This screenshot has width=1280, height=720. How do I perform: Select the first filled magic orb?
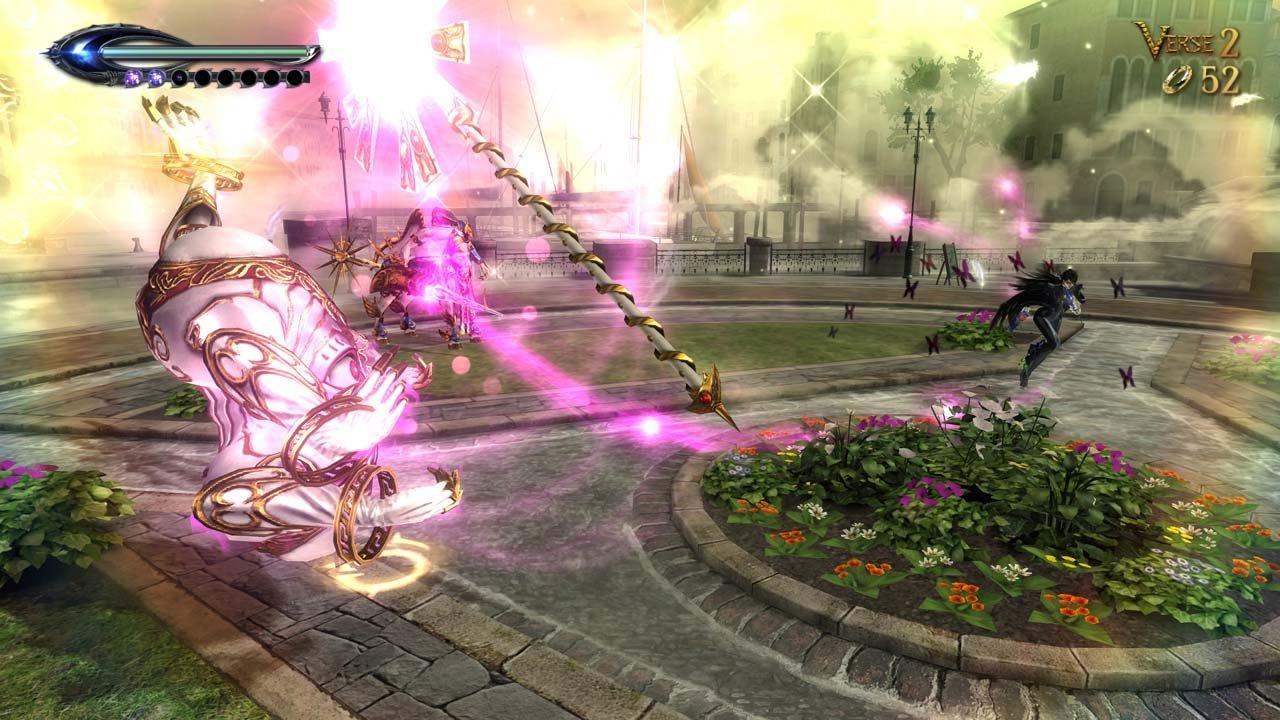coord(132,78)
